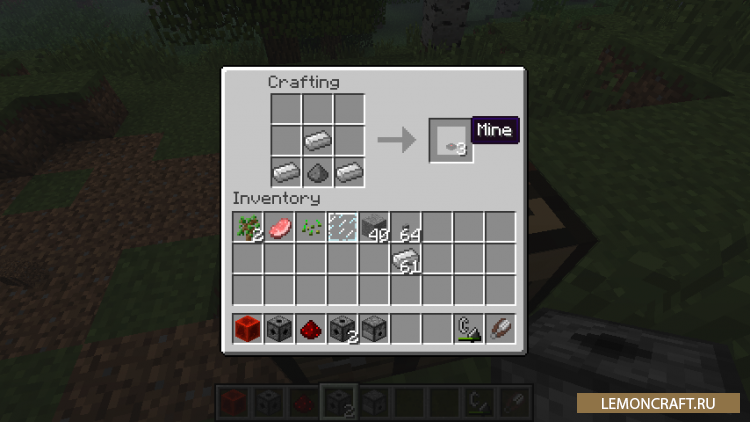Select the inventory slot showing 64
Image resolution: width=750 pixels, height=422 pixels.
click(405, 227)
